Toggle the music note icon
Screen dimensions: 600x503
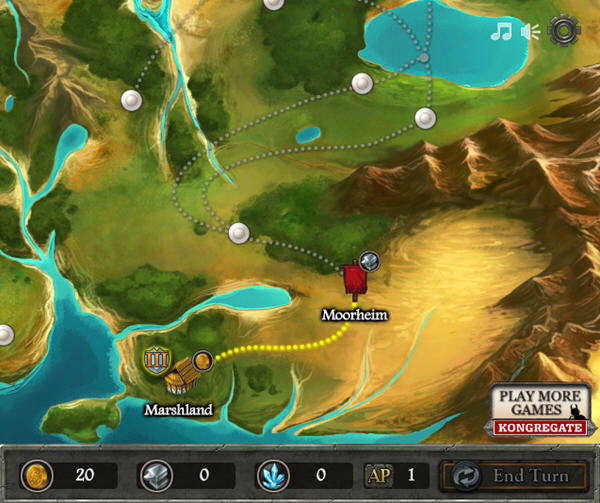[501, 31]
